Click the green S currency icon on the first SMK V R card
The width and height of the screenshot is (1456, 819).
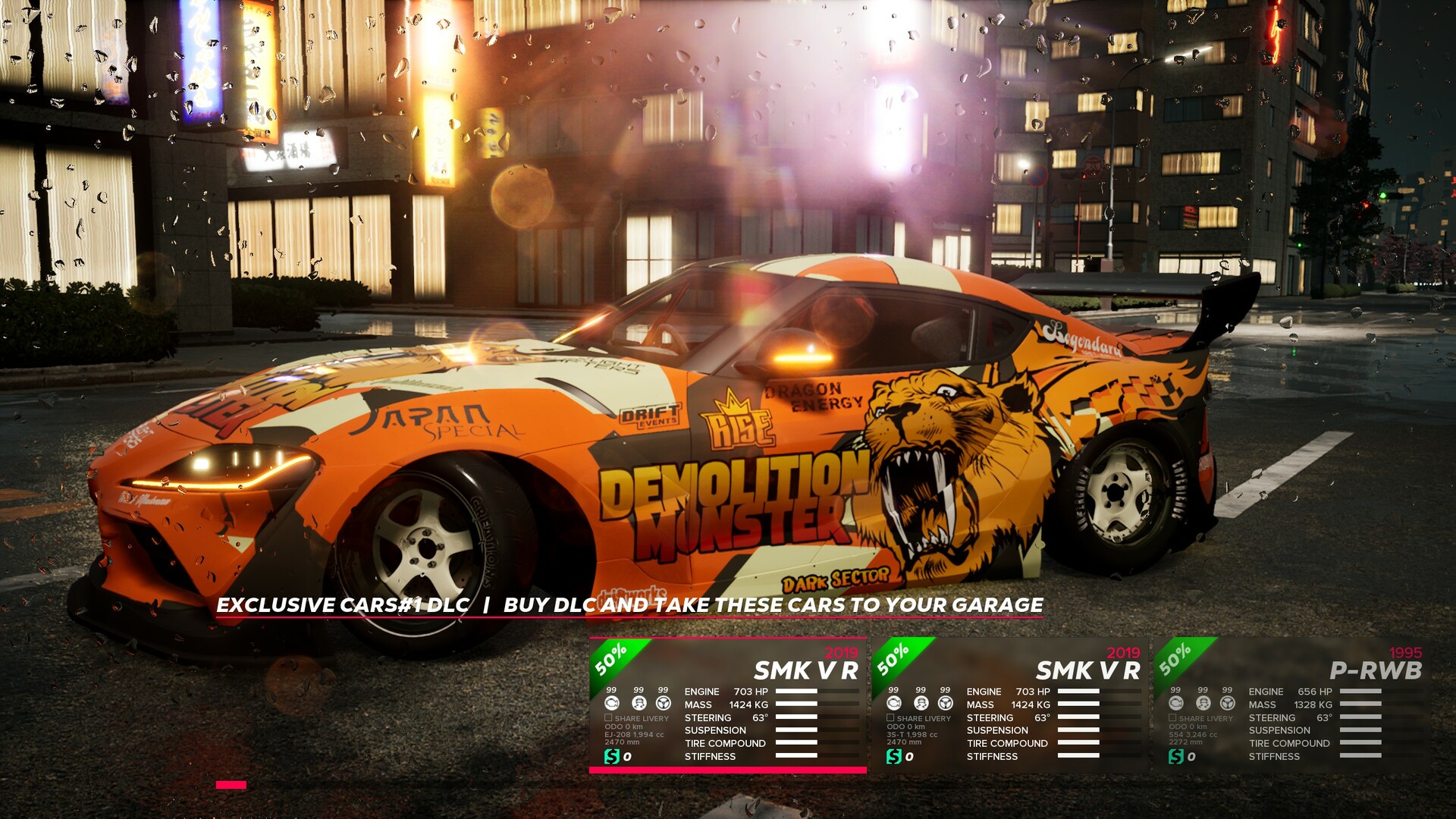point(613,757)
